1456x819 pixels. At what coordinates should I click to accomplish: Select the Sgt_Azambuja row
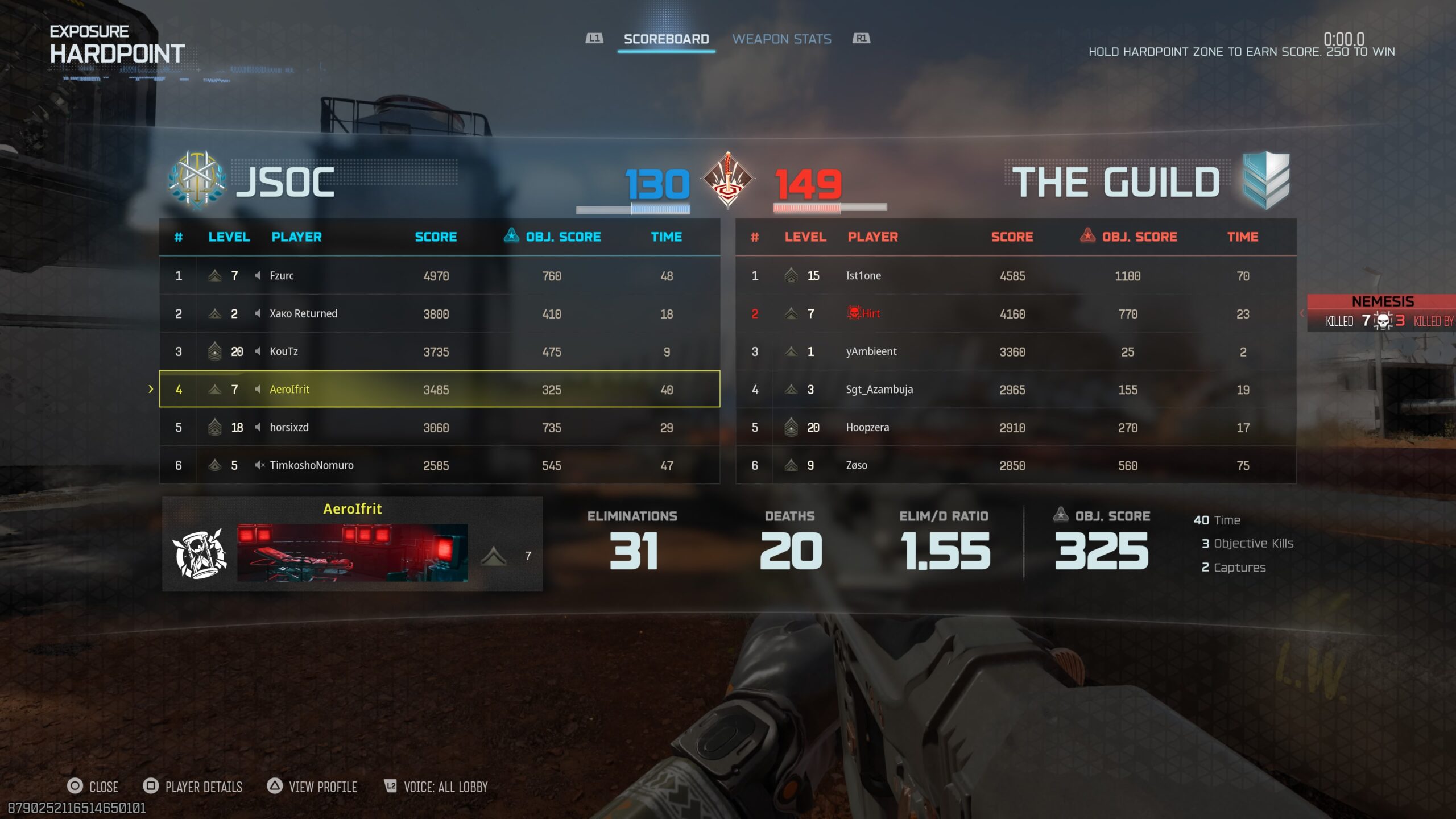coord(1016,390)
